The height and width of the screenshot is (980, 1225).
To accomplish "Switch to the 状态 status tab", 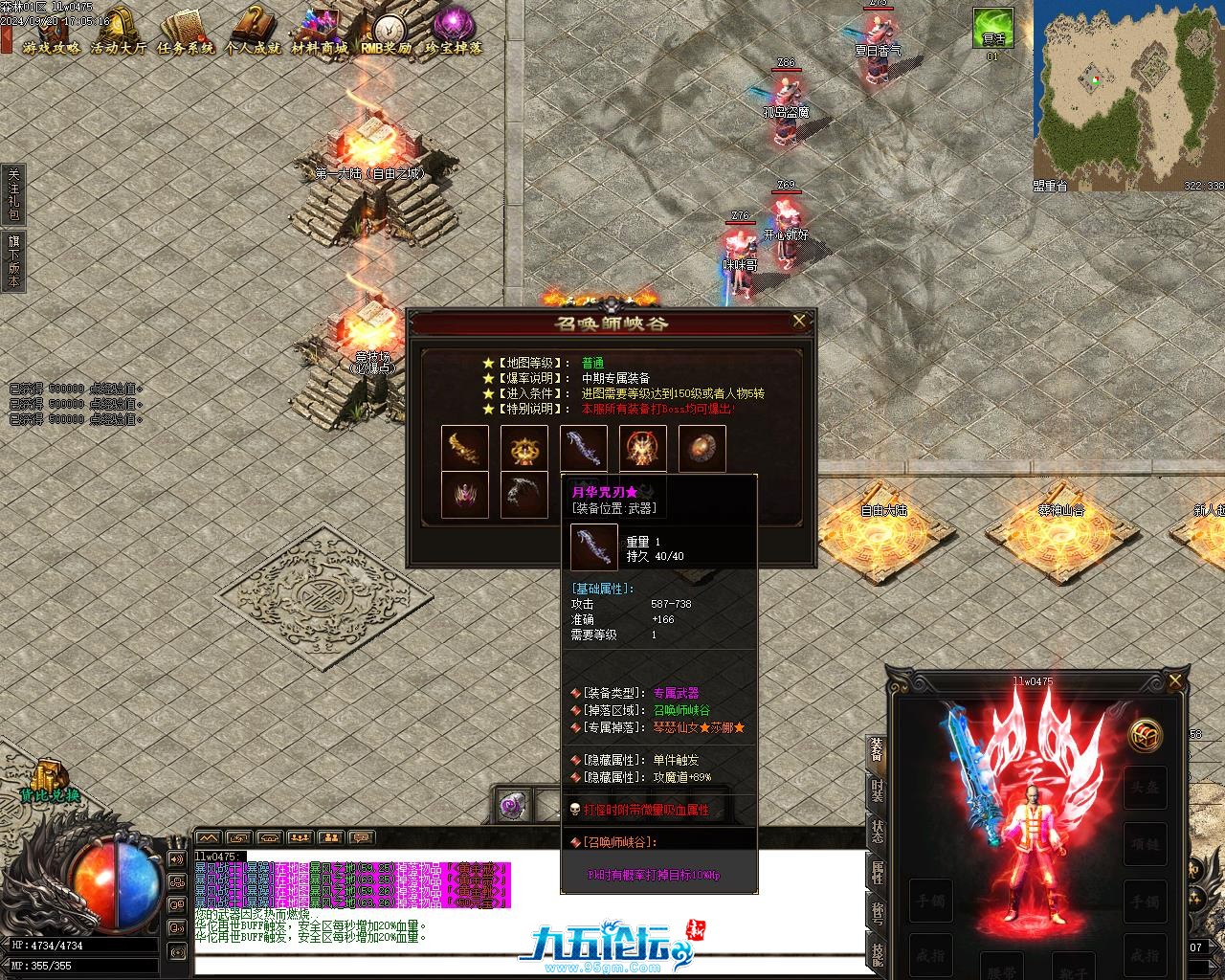I will tap(877, 832).
